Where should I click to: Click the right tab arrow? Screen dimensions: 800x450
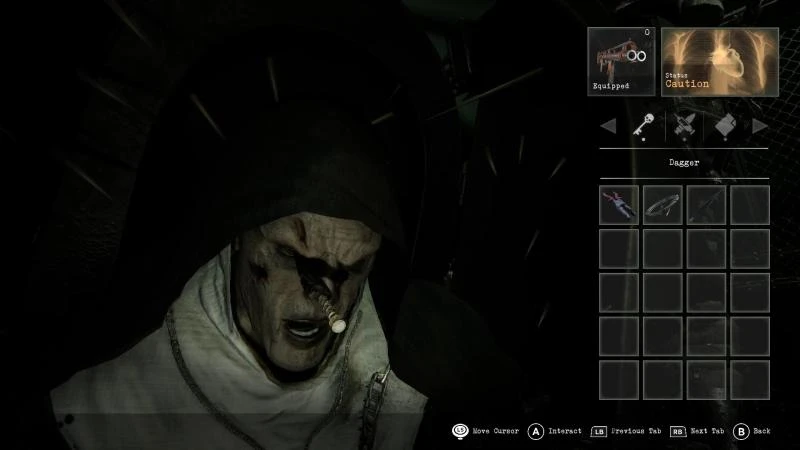coord(761,126)
